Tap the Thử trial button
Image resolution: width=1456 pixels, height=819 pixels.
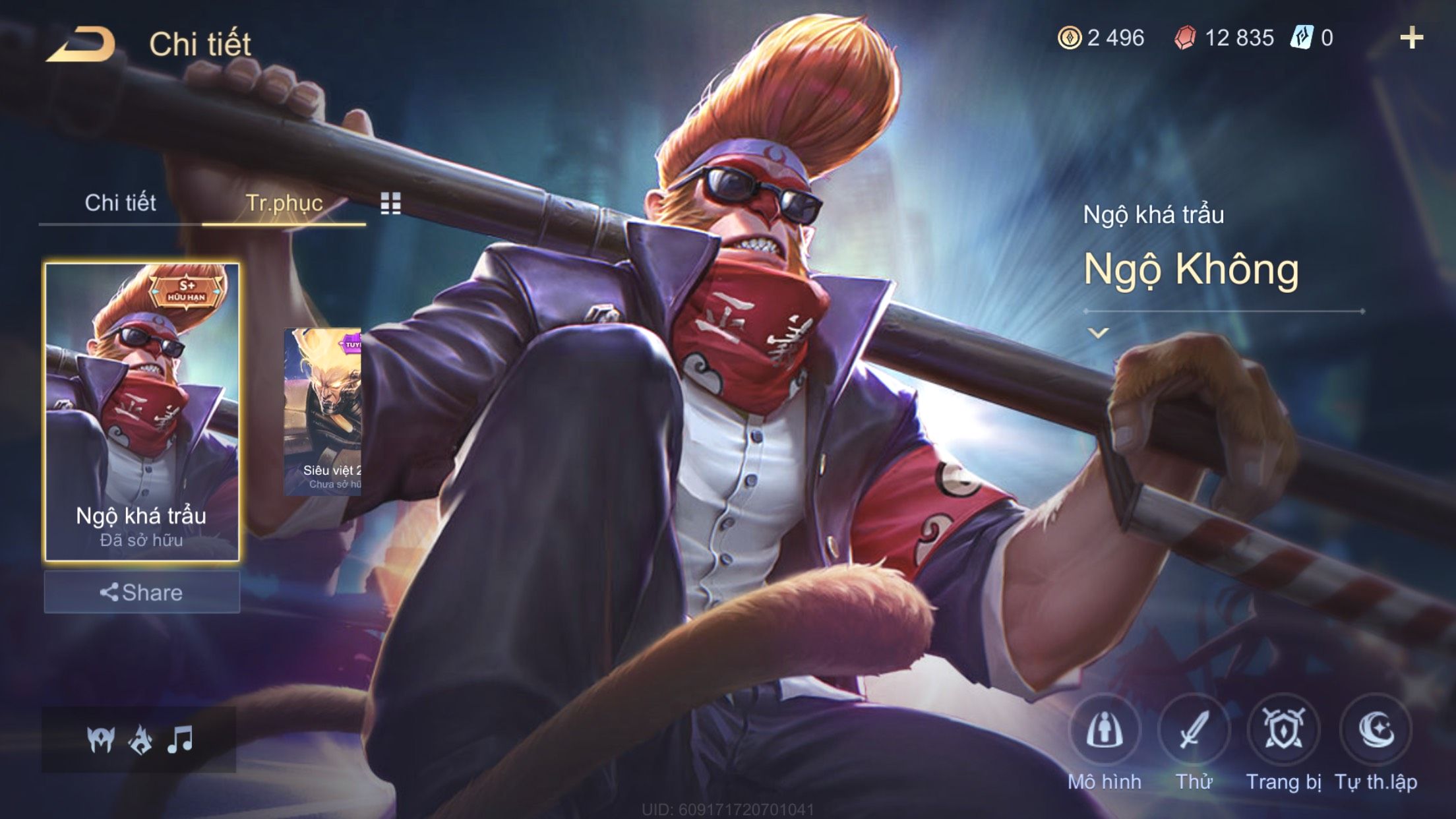coord(1194,731)
